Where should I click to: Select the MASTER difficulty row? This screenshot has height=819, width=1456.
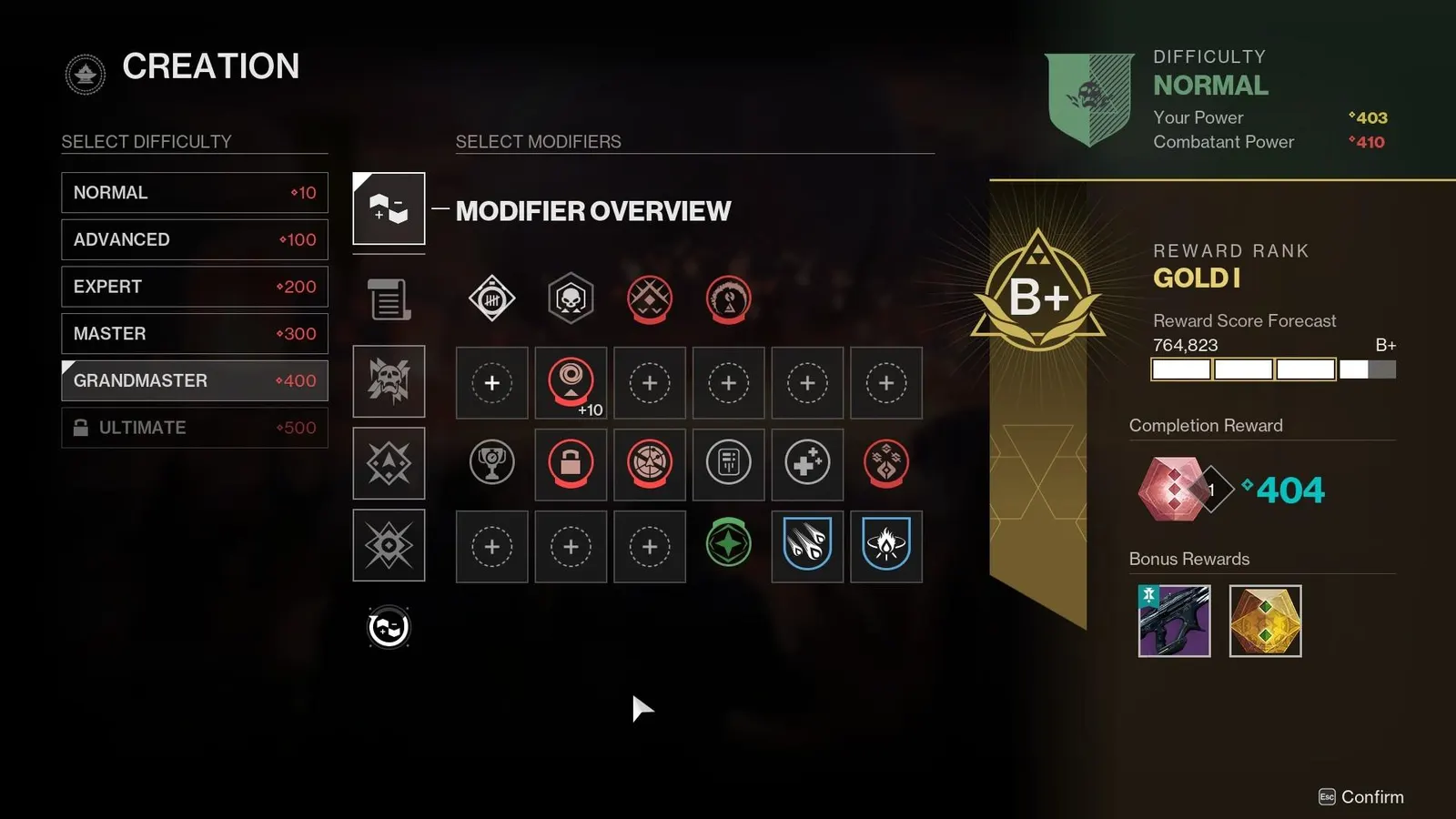coord(194,334)
